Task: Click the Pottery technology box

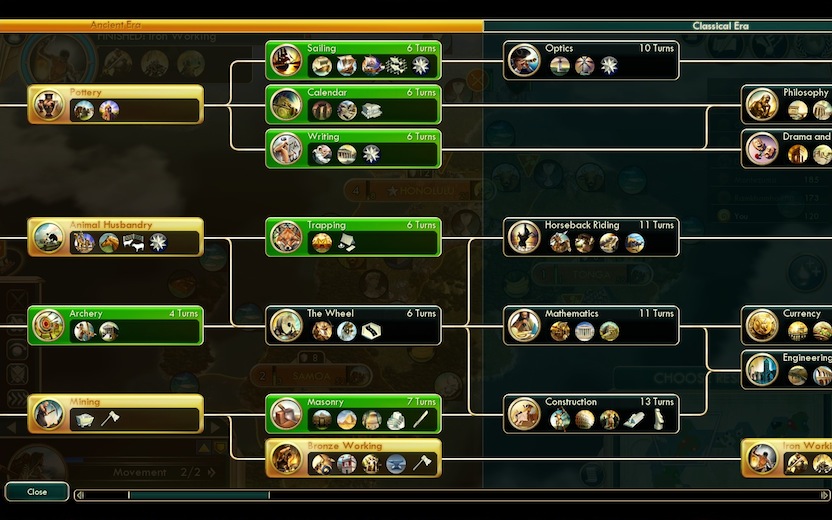Action: (x=115, y=104)
